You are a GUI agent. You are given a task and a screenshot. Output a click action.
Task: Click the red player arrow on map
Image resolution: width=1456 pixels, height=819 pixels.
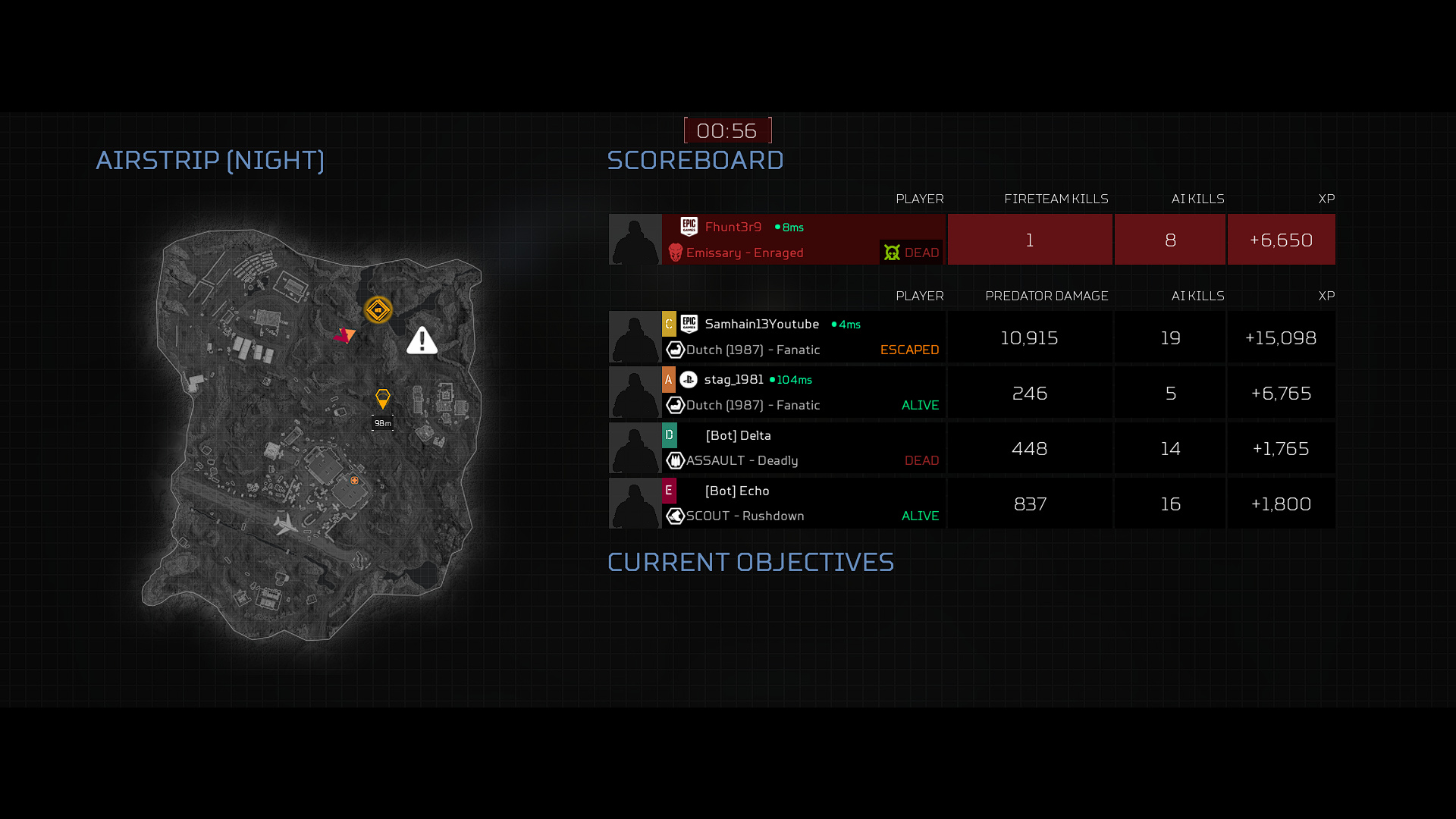(x=344, y=334)
